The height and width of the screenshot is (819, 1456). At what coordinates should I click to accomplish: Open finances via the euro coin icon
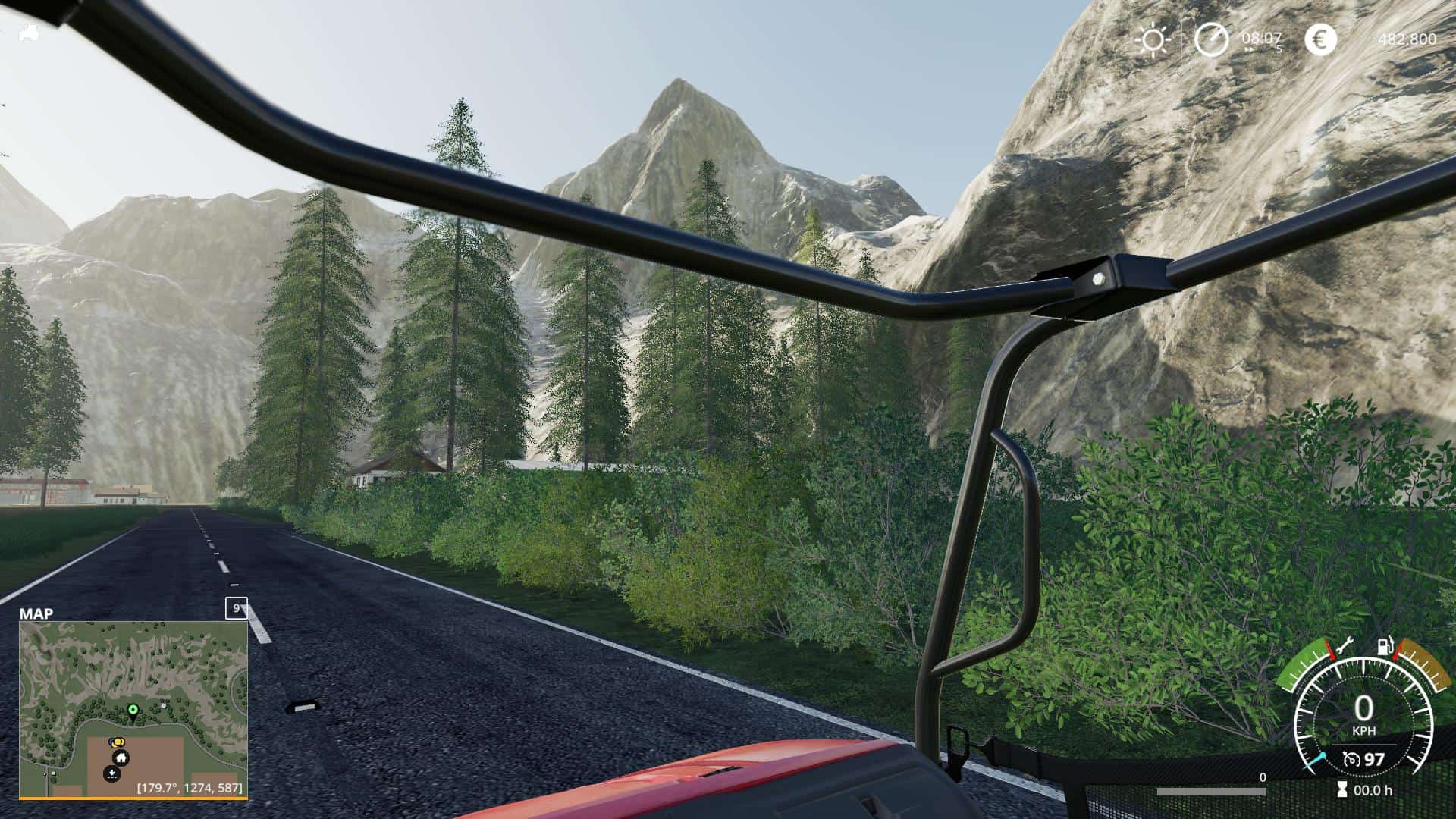coord(1320,39)
